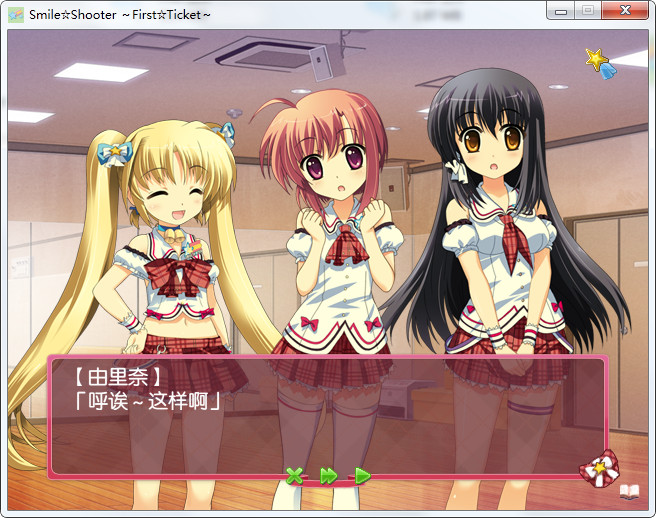The width and height of the screenshot is (656, 518).
Task: Open the gold star icon menu
Action: pyautogui.click(x=600, y=63)
